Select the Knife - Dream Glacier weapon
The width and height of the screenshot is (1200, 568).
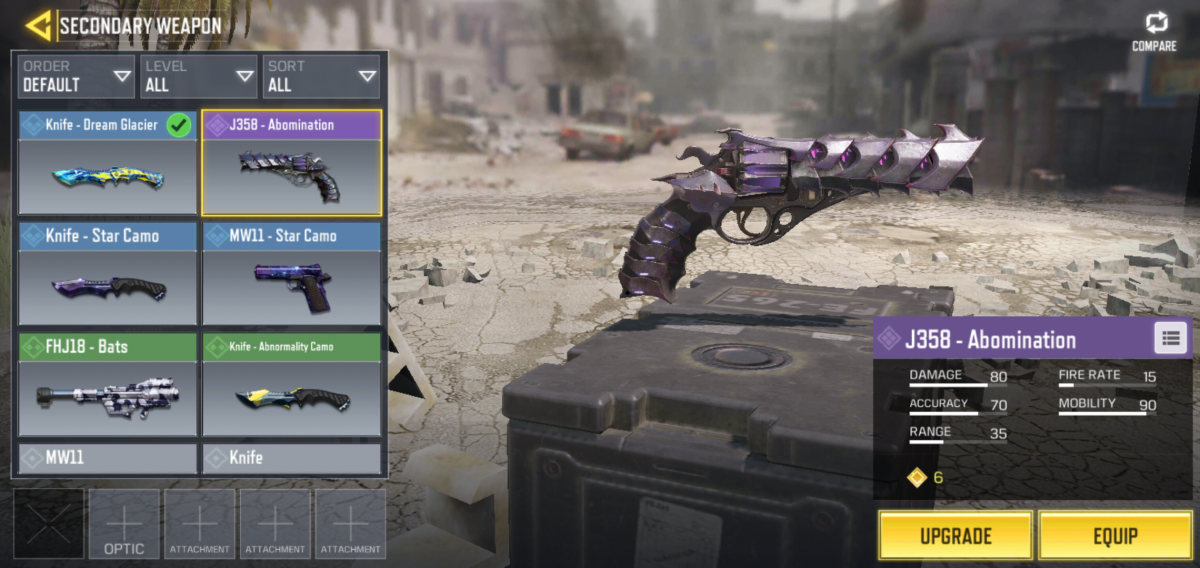[107, 163]
